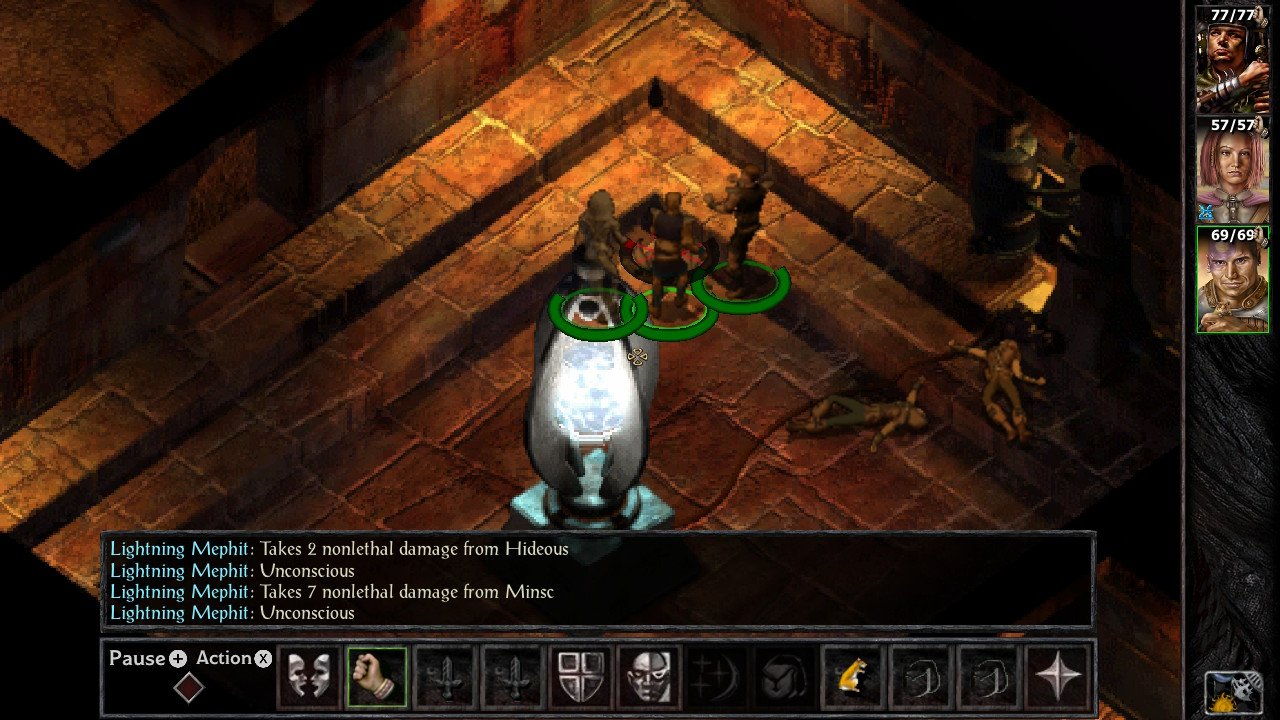The width and height of the screenshot is (1280, 720).
Task: Select the twin masks dialogue icon
Action: tap(308, 676)
